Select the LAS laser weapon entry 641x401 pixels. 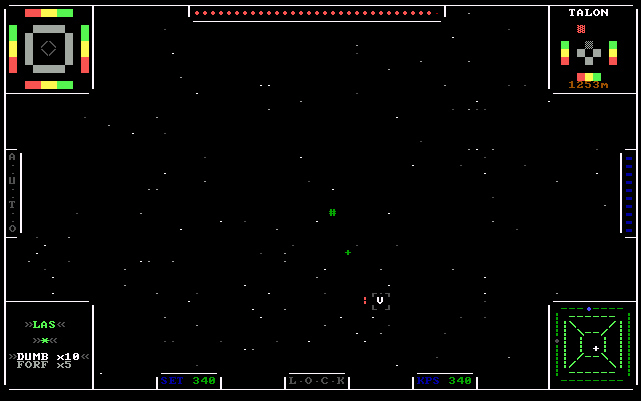tap(44, 324)
